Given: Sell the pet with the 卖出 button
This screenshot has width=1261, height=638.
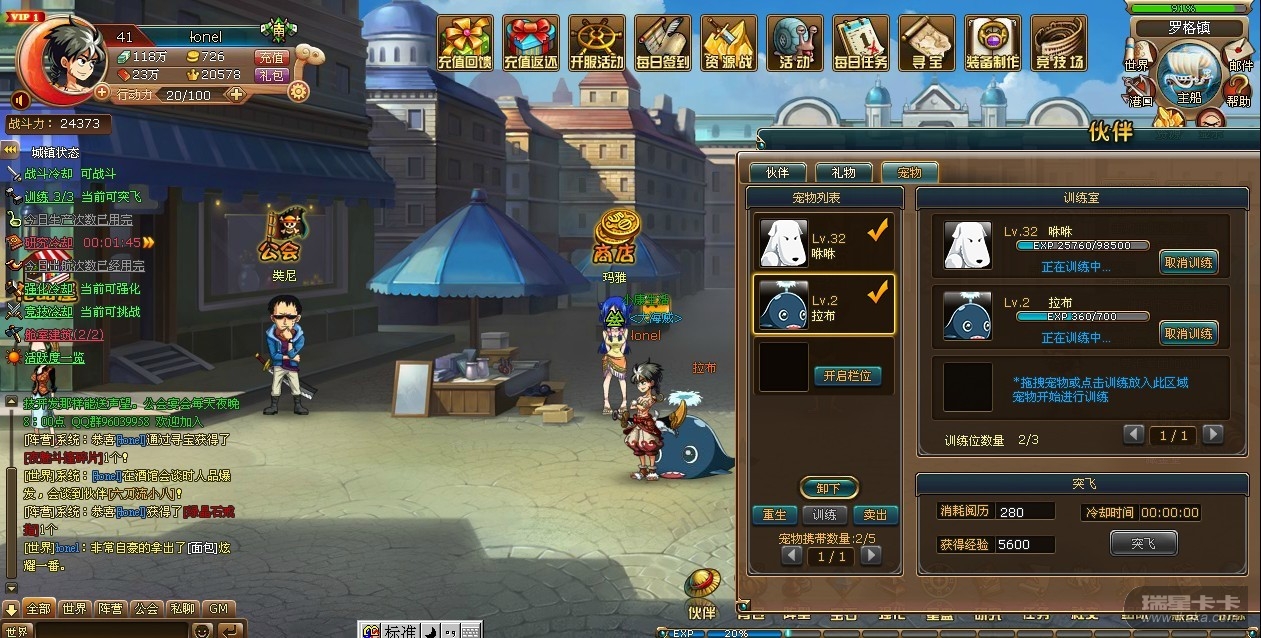Looking at the screenshot, I should [x=875, y=515].
